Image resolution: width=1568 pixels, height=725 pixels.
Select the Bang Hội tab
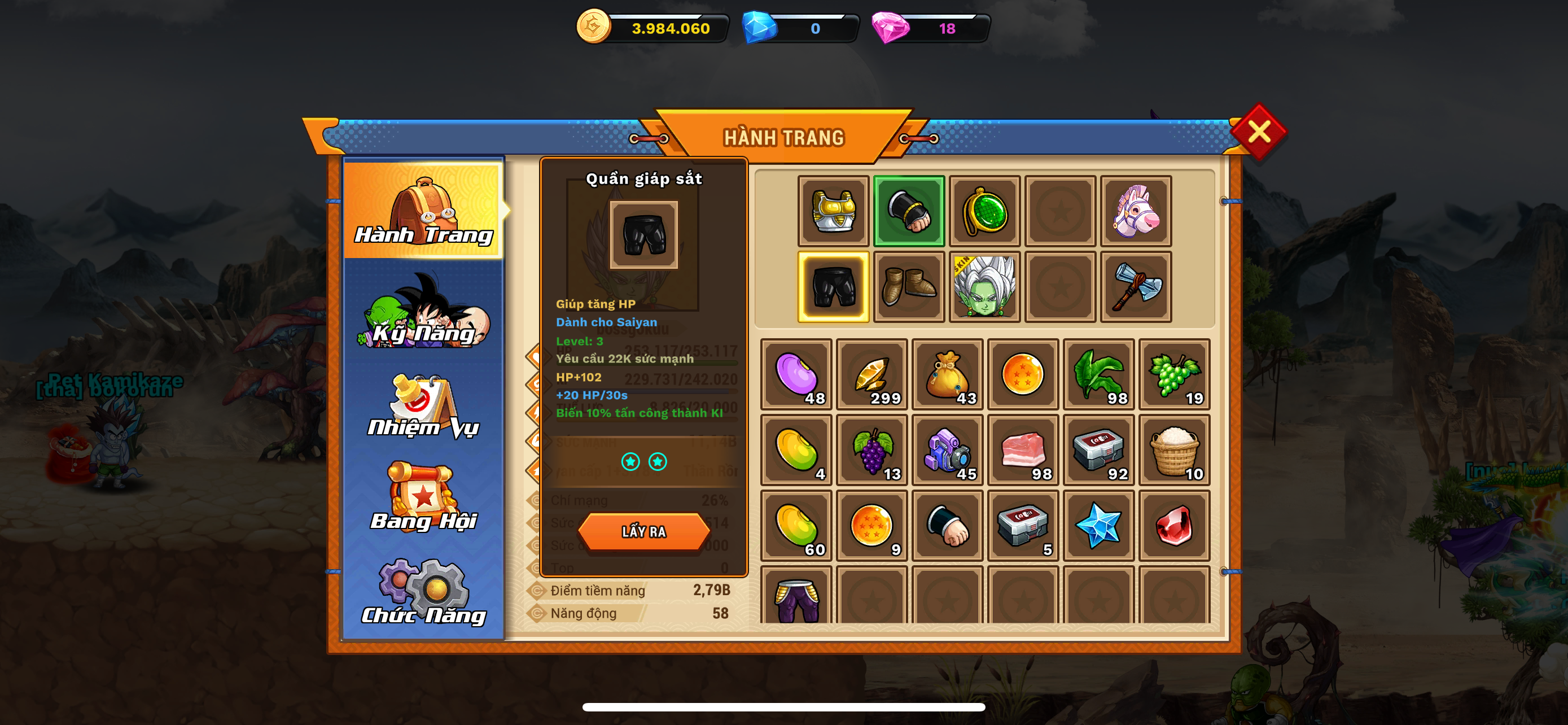pyautogui.click(x=424, y=497)
